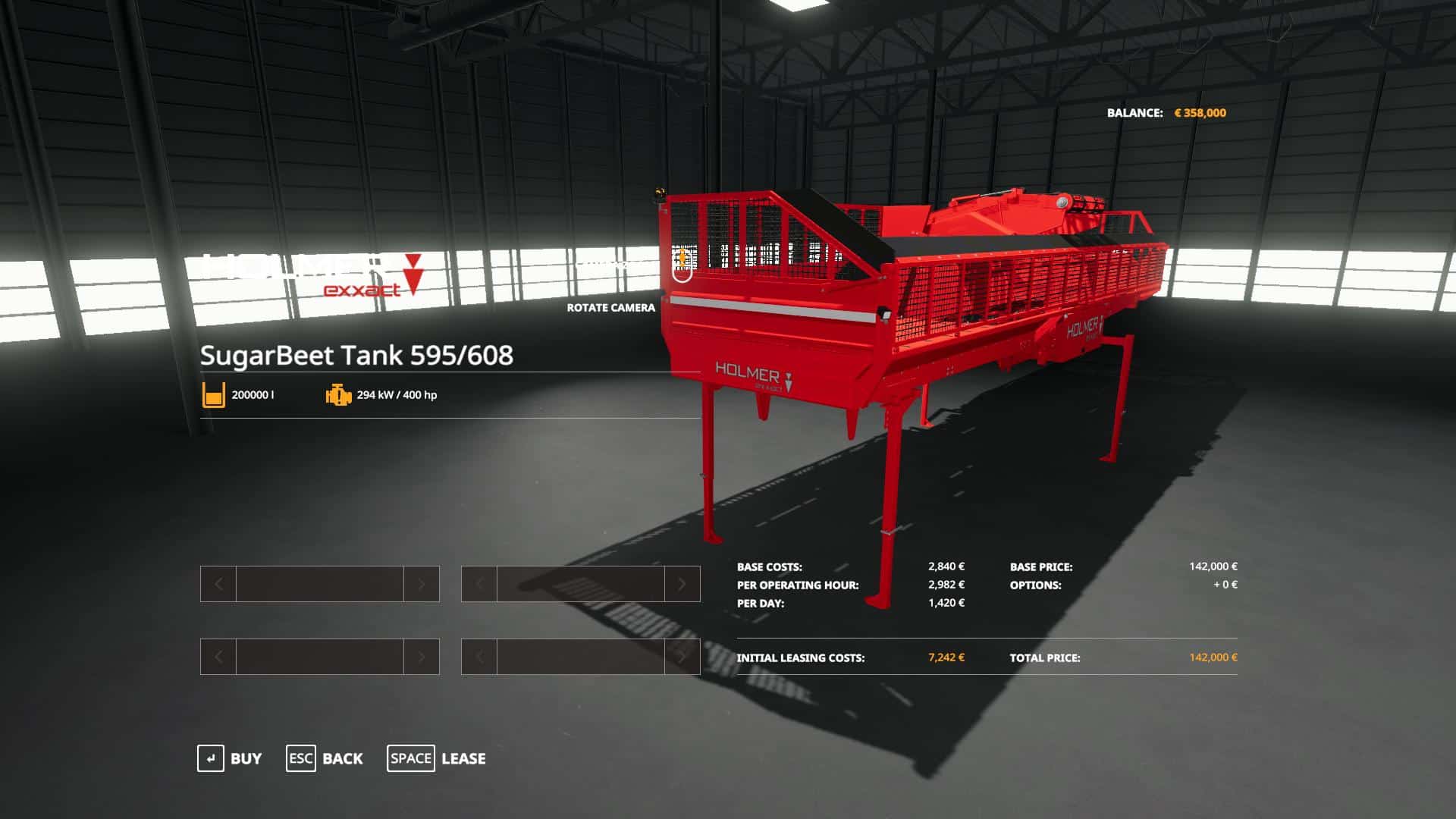Lease the SugarBeet Tank

tap(436, 758)
